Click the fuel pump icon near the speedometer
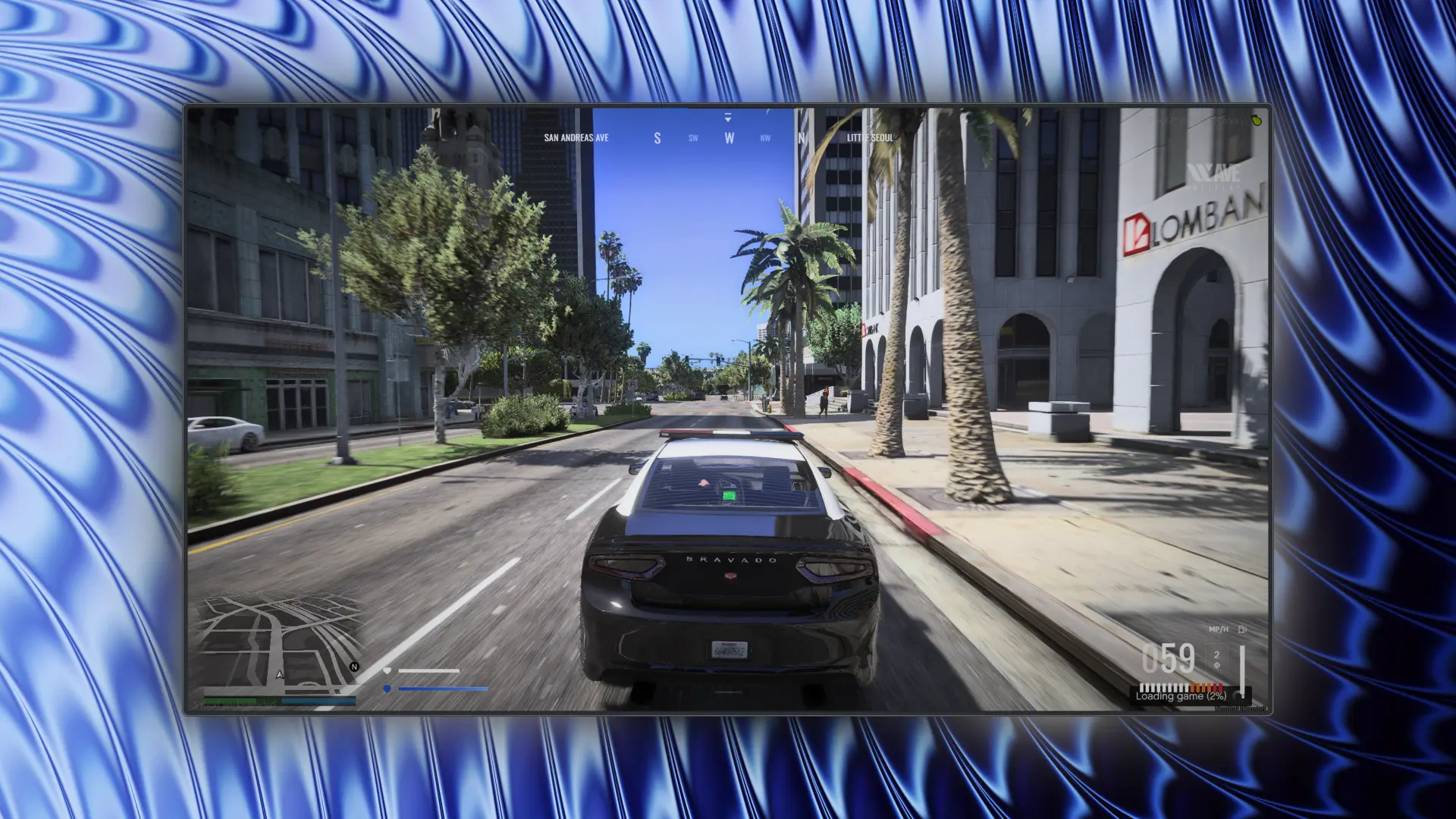The image size is (1456, 819). click(x=1242, y=629)
